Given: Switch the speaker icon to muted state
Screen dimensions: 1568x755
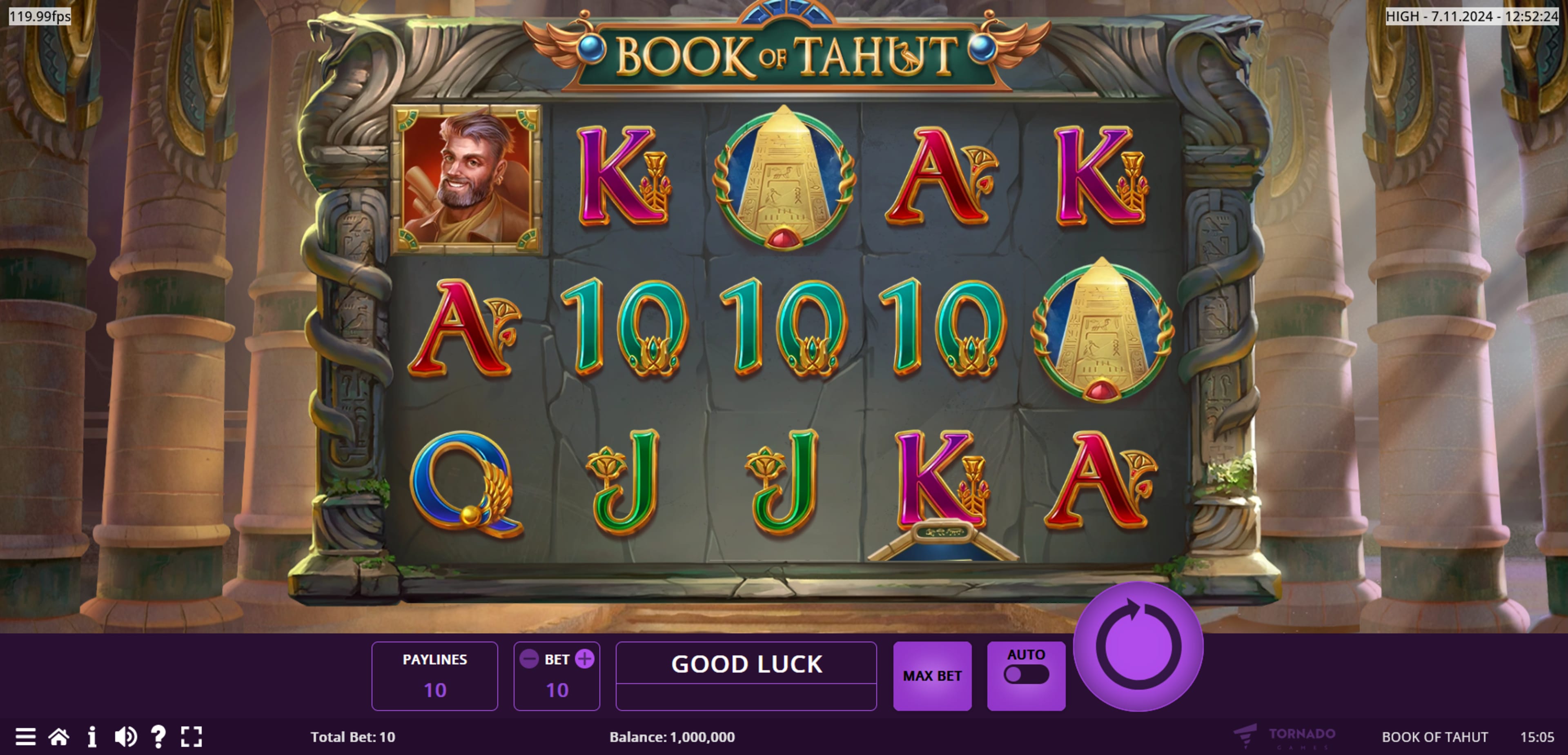Looking at the screenshot, I should [x=126, y=737].
